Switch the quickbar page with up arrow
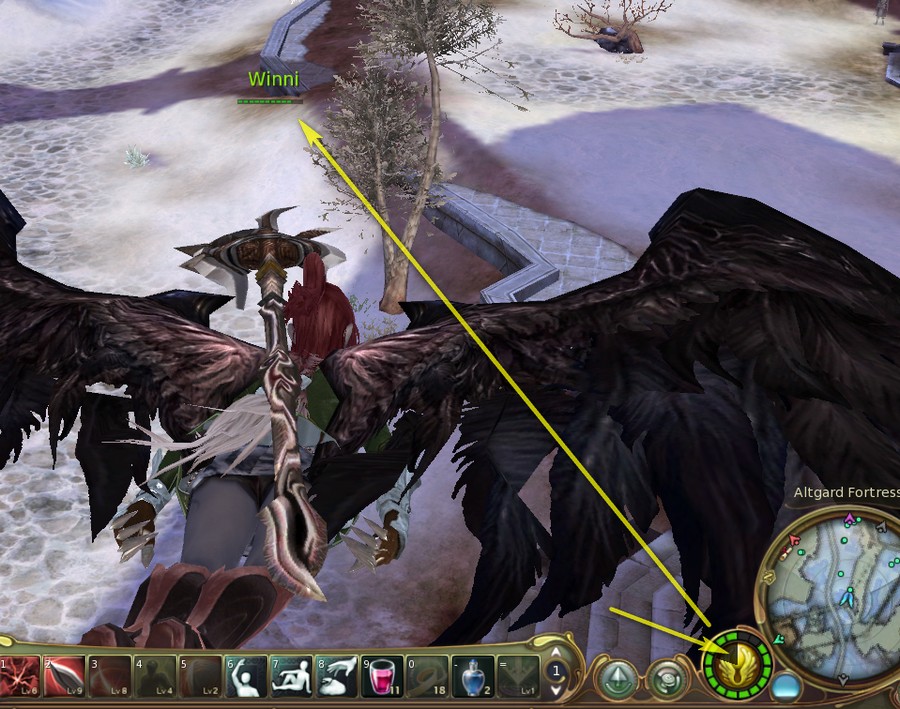Viewport: 900px width, 709px height. (556, 663)
